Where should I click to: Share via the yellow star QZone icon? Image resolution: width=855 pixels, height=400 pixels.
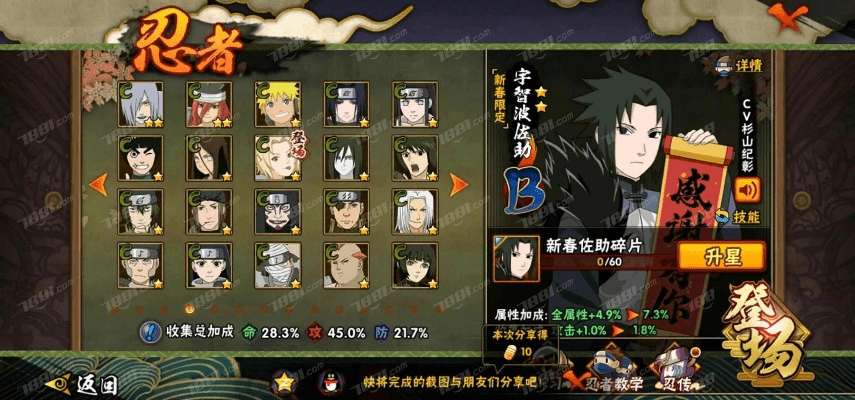click(286, 381)
